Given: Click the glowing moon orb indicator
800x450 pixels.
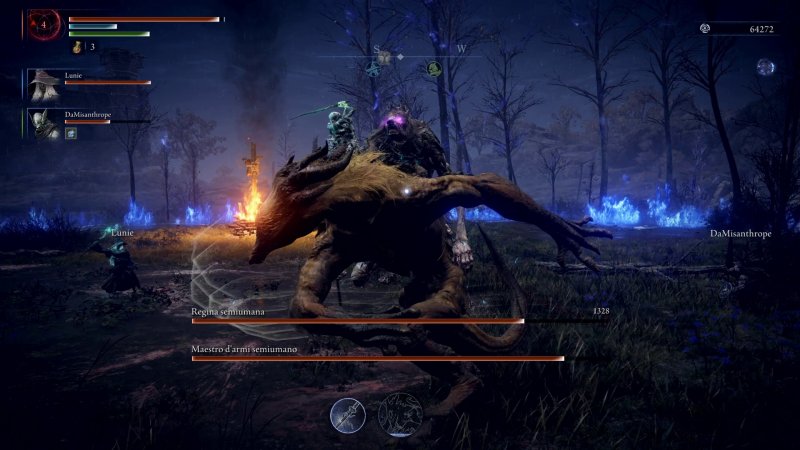Looking at the screenshot, I should point(766,67).
